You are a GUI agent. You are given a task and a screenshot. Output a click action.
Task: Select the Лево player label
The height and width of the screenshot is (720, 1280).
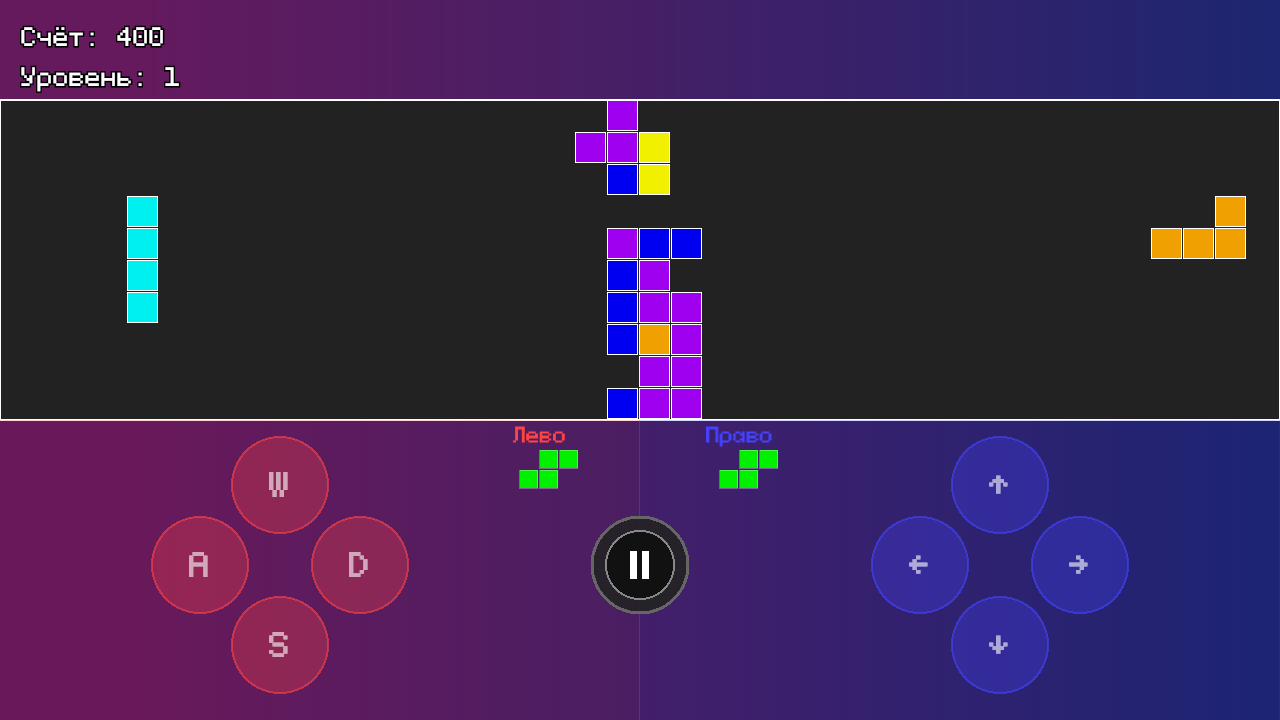coord(539,435)
